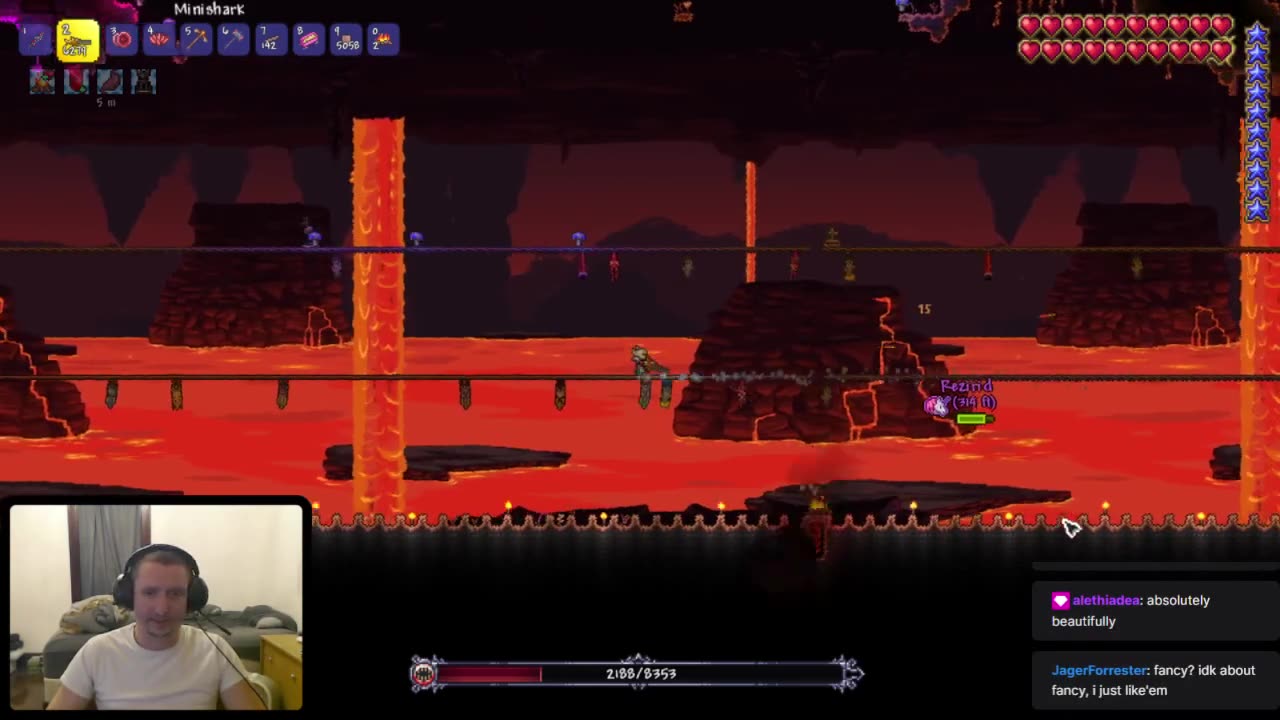Viewport: 1280px width, 720px height.
Task: Click the bed item in hotbar slot 8
Action: (308, 40)
